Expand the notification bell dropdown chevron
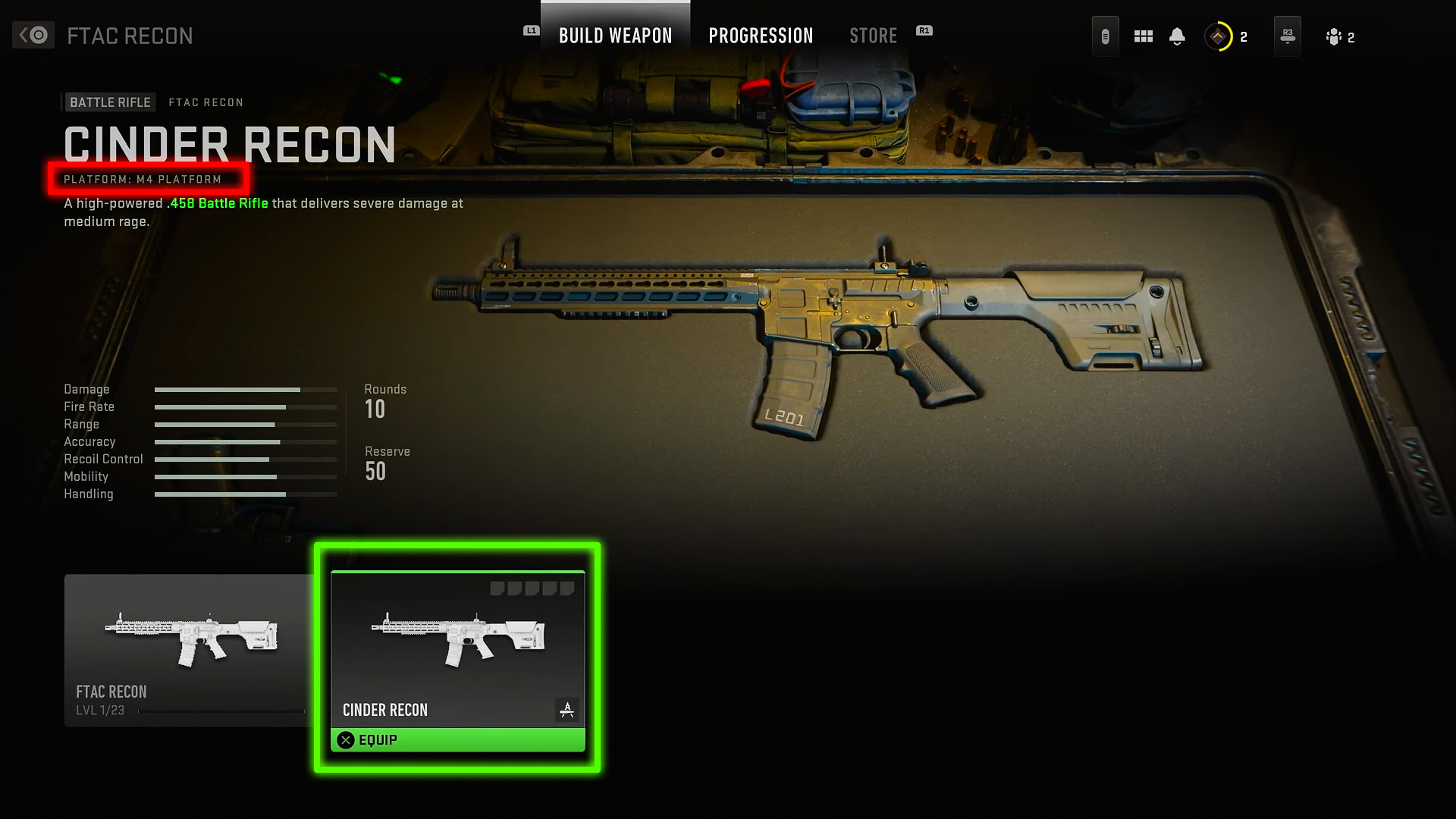Viewport: 1456px width, 819px height. click(x=1178, y=44)
